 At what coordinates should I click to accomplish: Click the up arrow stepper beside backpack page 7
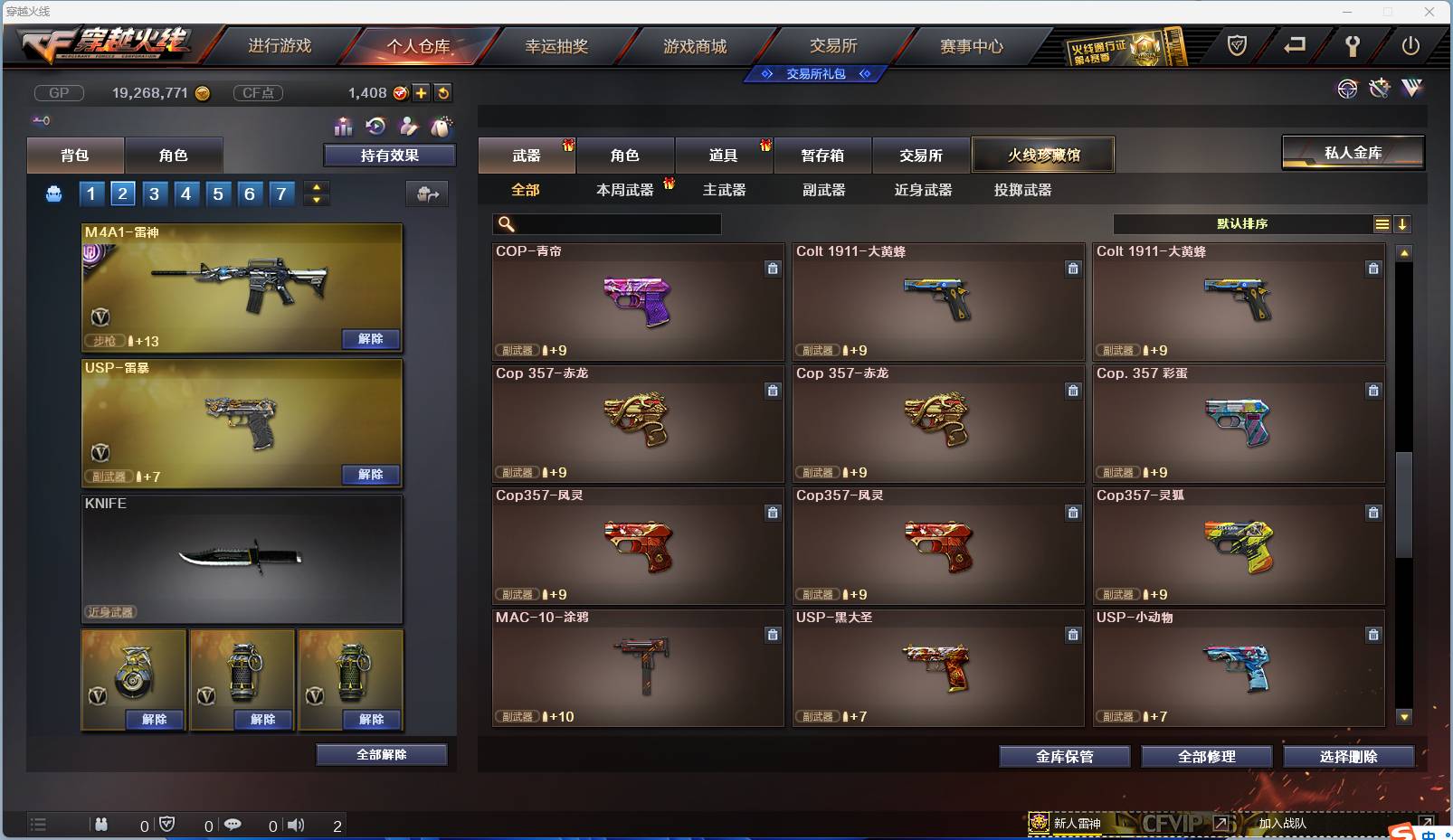316,187
